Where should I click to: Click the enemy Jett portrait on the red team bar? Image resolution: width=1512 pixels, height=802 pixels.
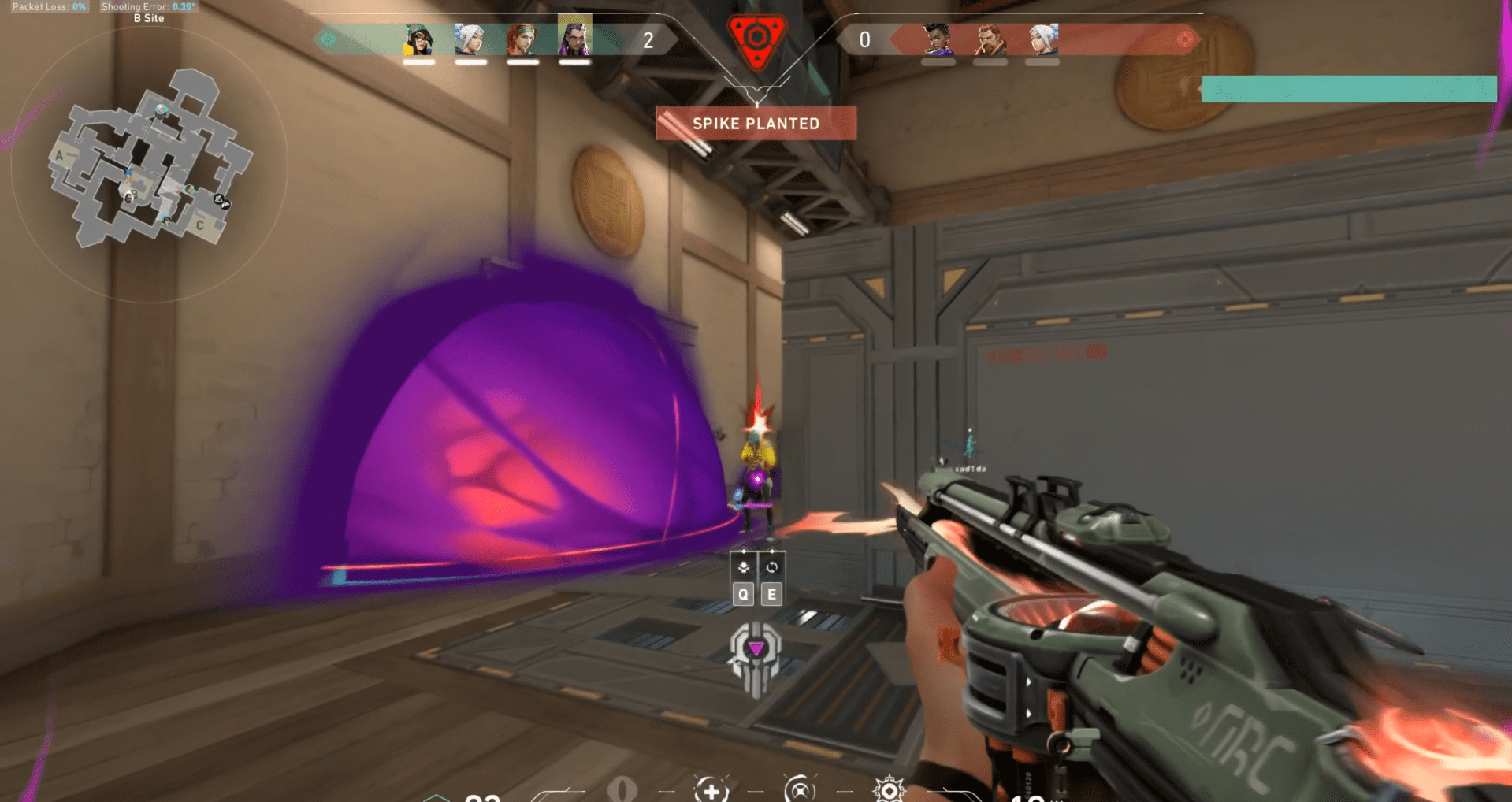pos(1042,39)
